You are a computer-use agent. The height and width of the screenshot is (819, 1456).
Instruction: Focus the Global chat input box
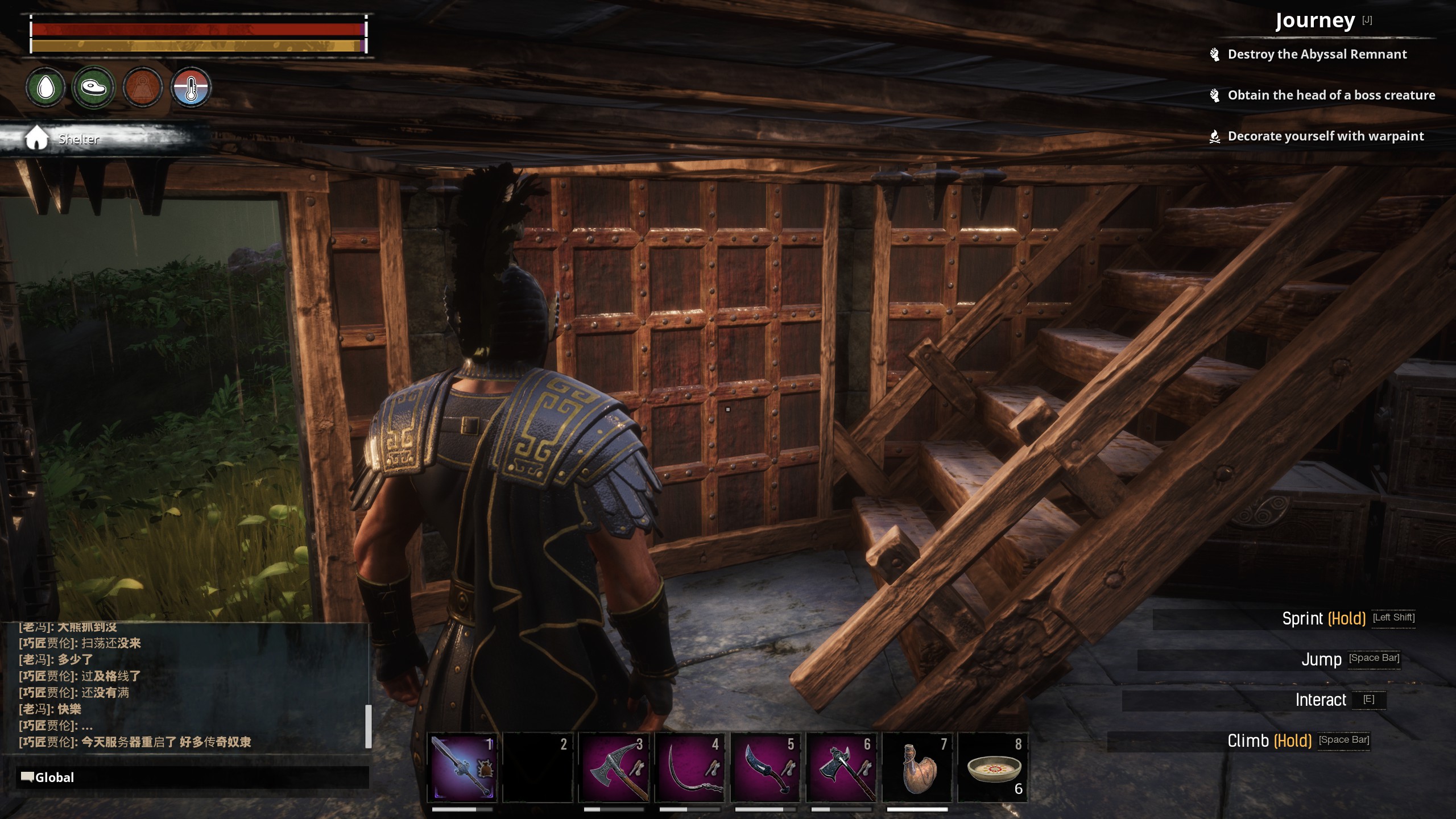click(x=193, y=777)
